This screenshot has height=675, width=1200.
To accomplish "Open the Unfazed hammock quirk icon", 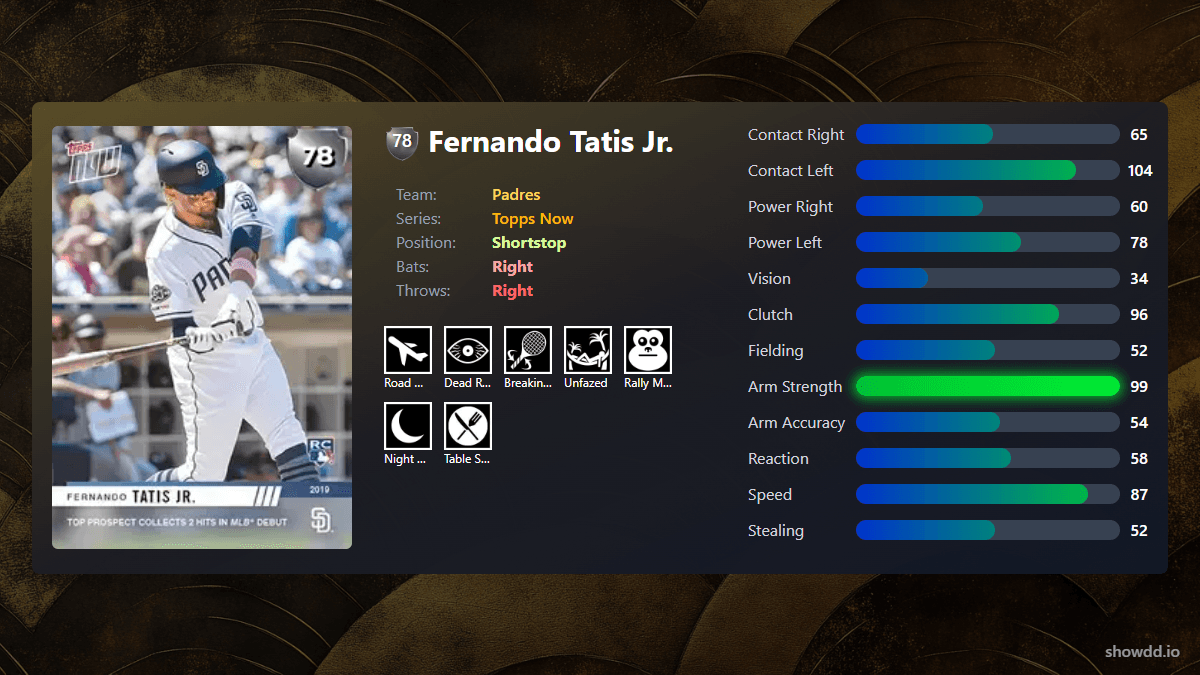I will (588, 350).
